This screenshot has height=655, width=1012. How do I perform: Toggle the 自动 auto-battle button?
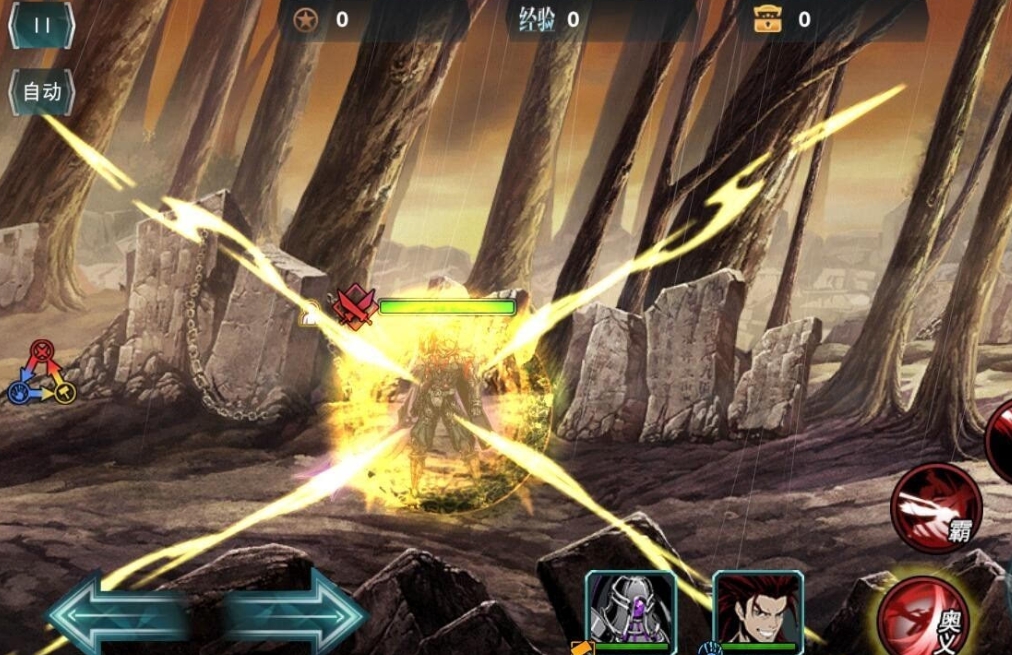(42, 92)
